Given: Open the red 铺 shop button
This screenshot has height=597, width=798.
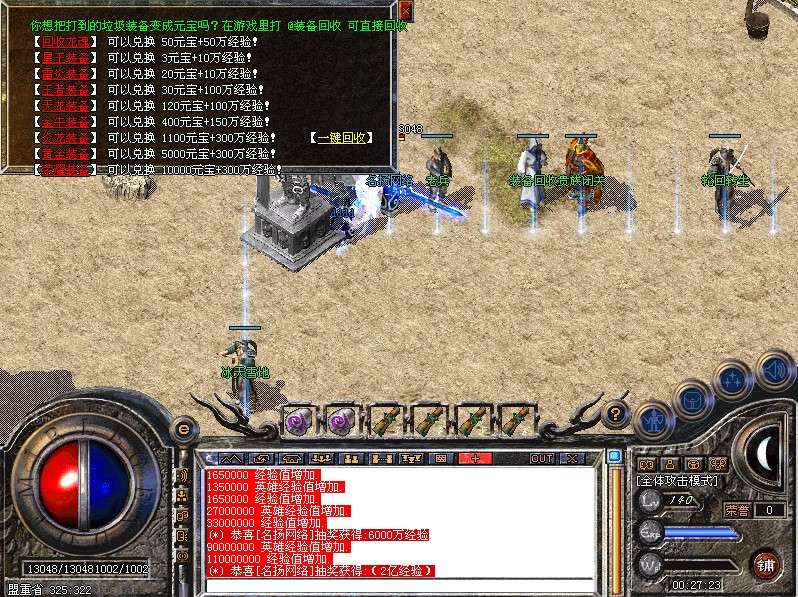Looking at the screenshot, I should (x=766, y=563).
